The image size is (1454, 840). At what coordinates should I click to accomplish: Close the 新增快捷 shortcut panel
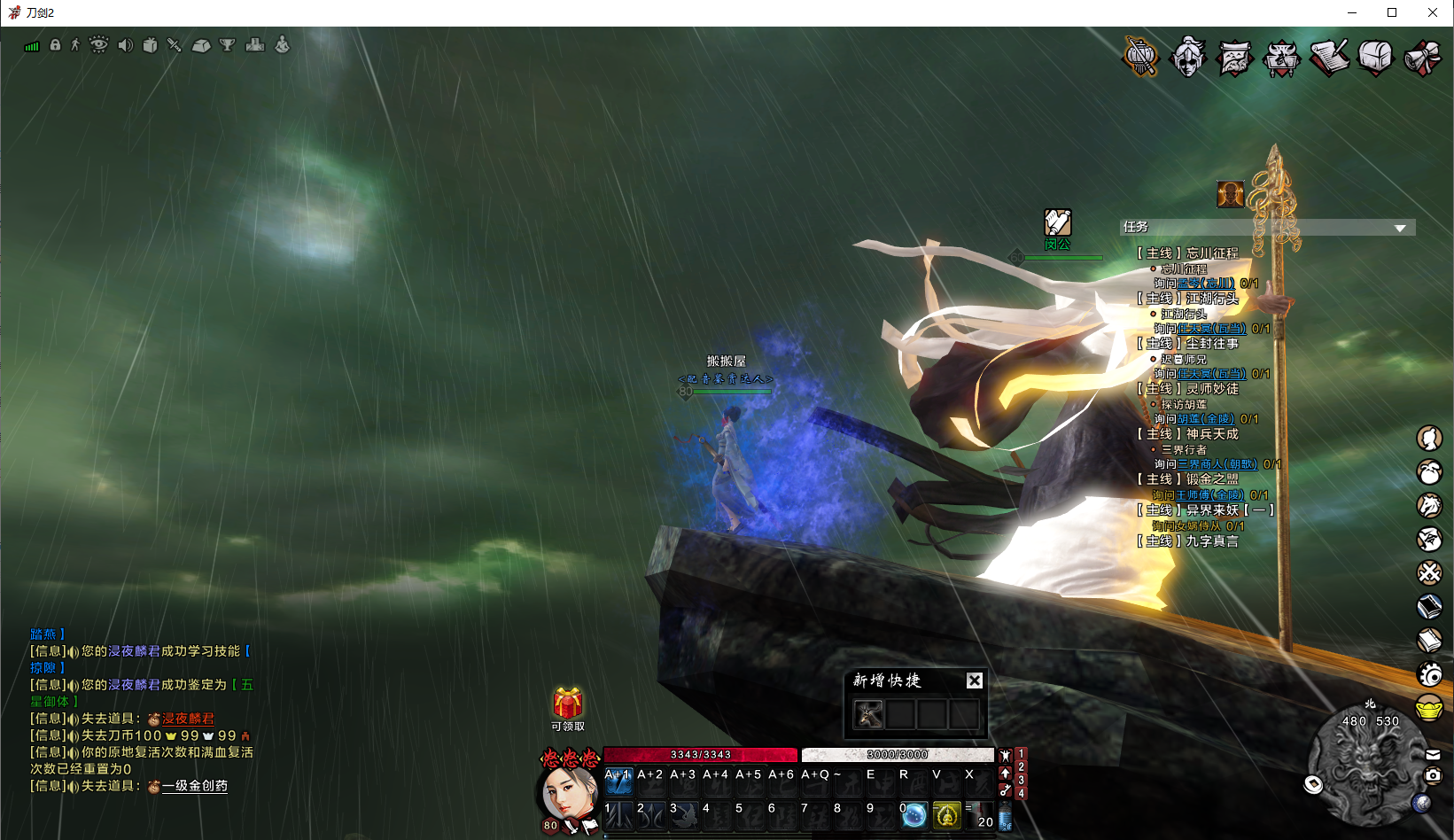click(974, 681)
